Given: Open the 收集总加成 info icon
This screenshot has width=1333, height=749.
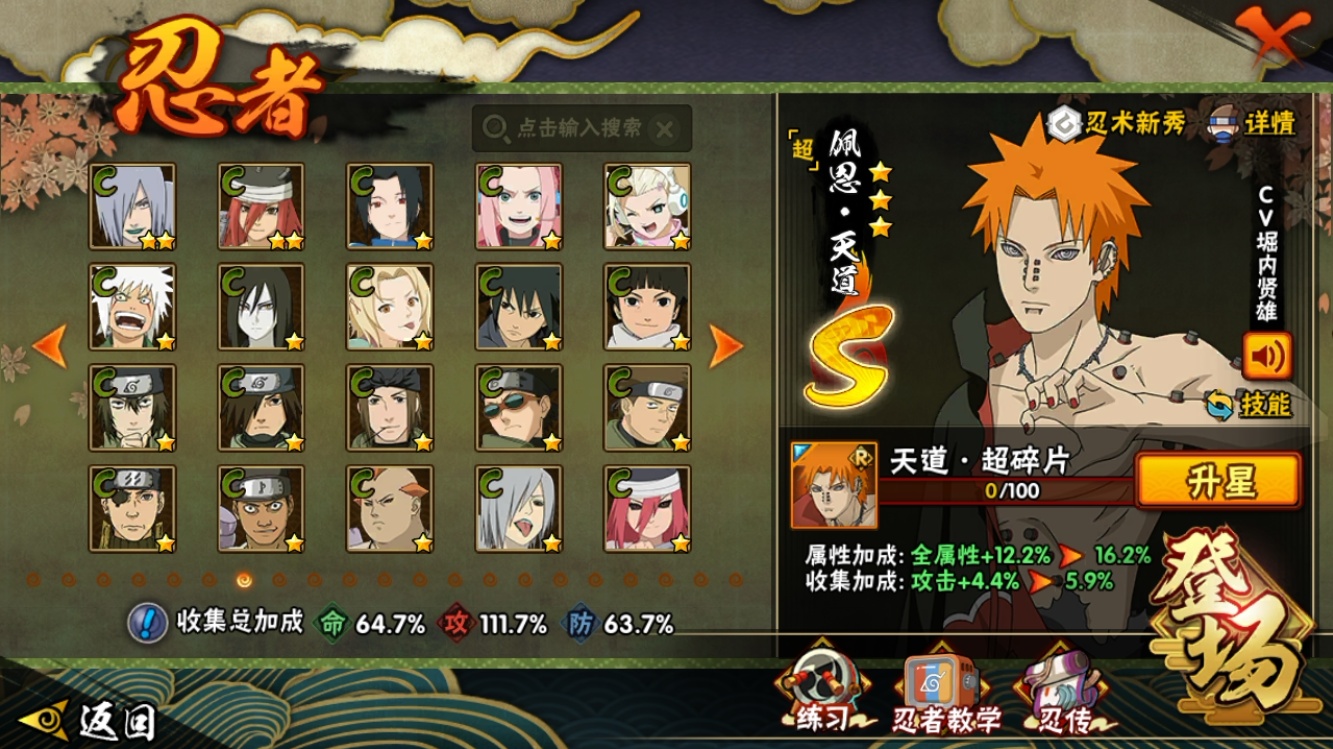Looking at the screenshot, I should pos(148,623).
